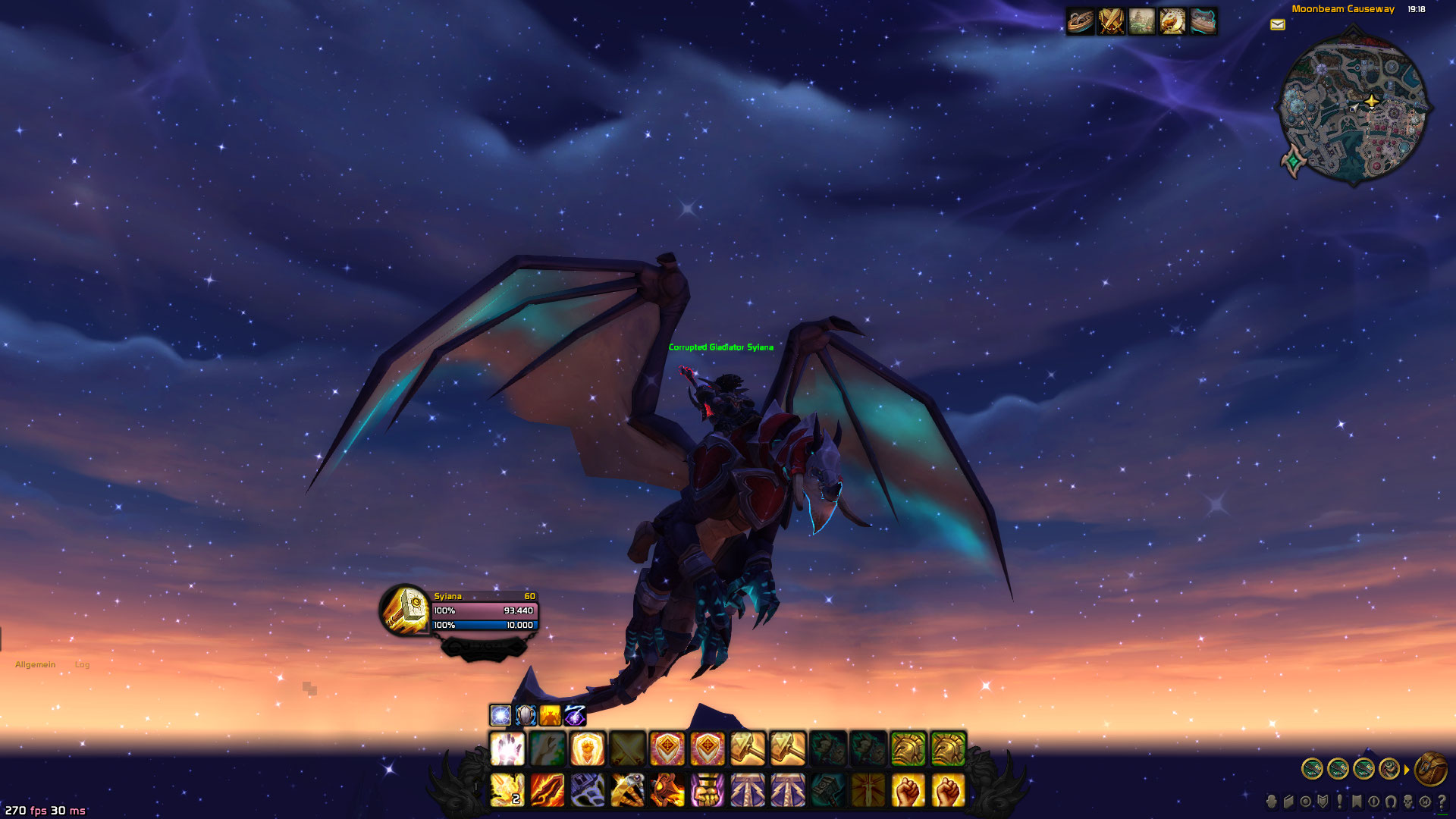Open the horseshoe collections button

click(1391, 802)
